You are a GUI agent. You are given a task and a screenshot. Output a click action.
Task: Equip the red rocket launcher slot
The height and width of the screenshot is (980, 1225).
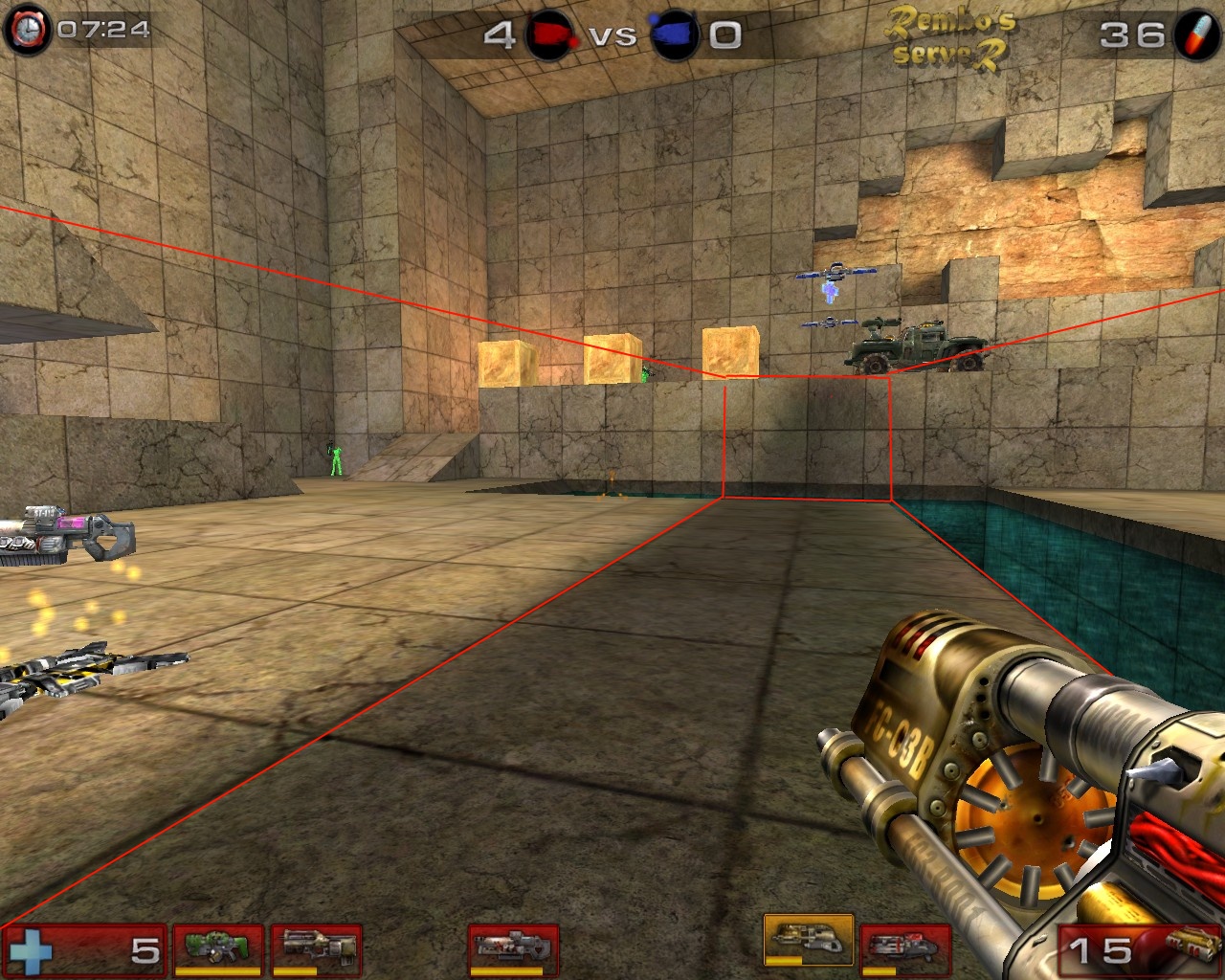[904, 949]
